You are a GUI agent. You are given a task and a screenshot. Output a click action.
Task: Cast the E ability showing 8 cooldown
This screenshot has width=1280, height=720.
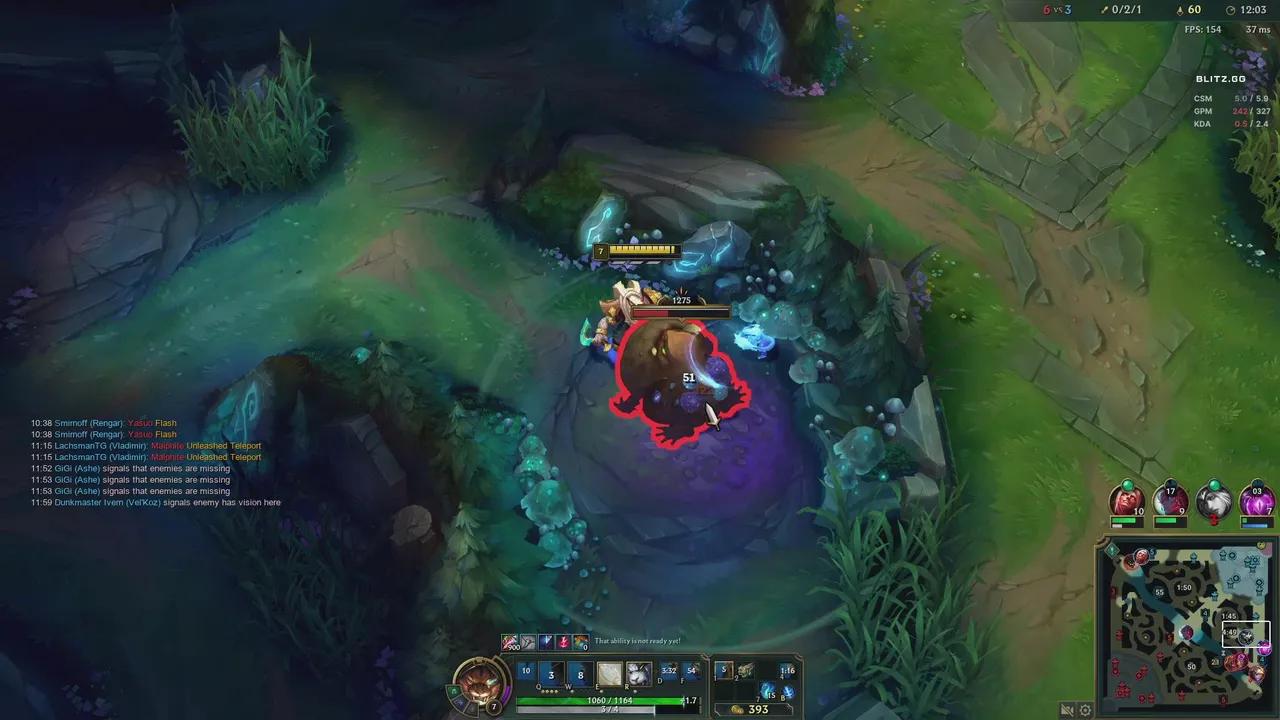click(580, 673)
